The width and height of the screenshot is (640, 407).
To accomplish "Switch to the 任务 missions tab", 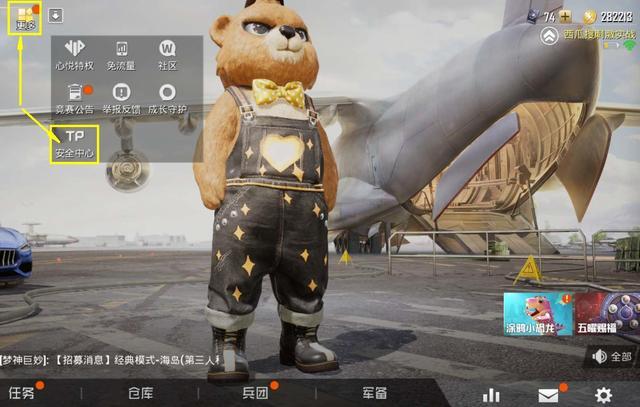I will coord(22,393).
